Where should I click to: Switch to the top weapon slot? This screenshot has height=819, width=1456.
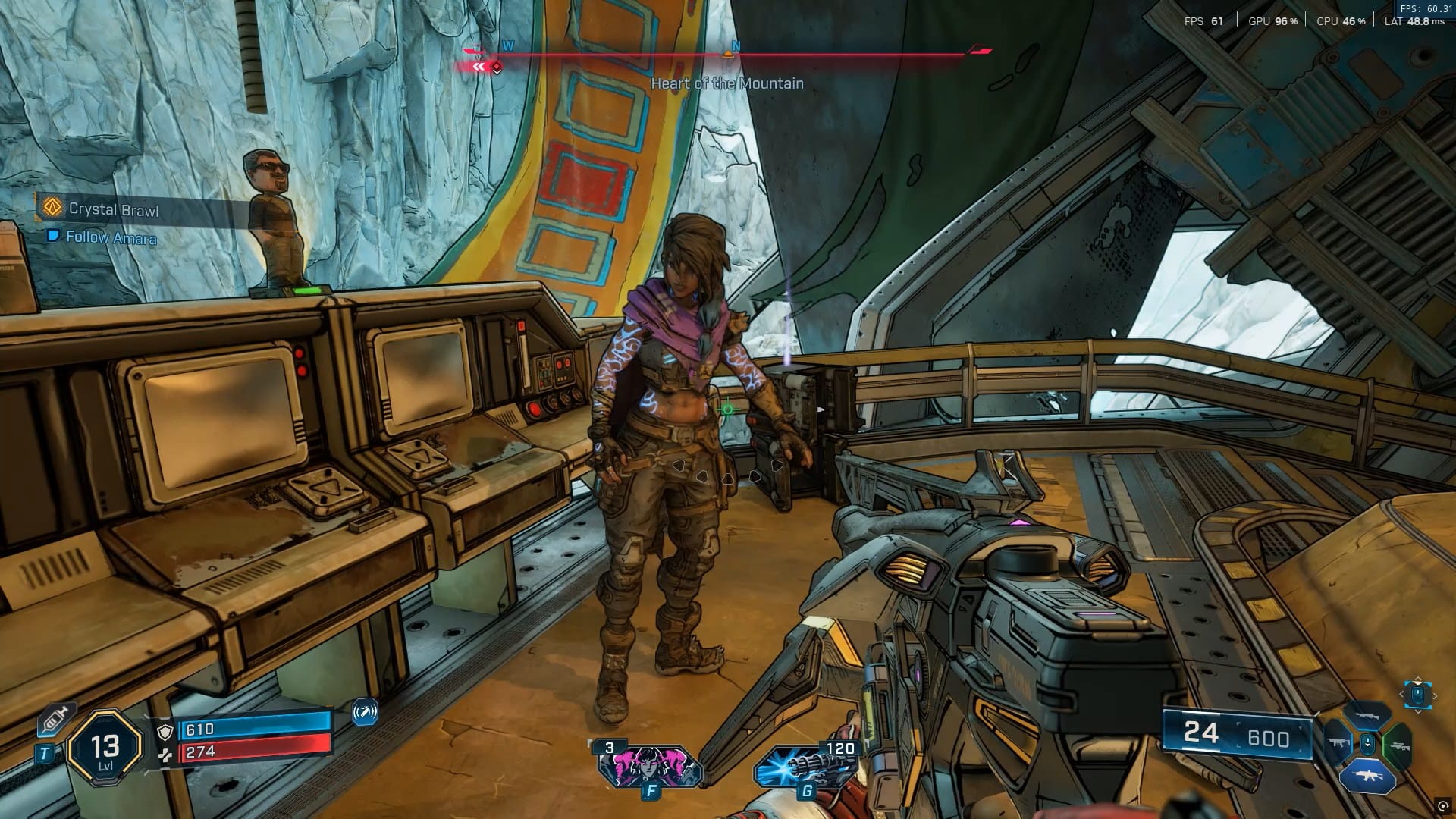(x=1367, y=715)
